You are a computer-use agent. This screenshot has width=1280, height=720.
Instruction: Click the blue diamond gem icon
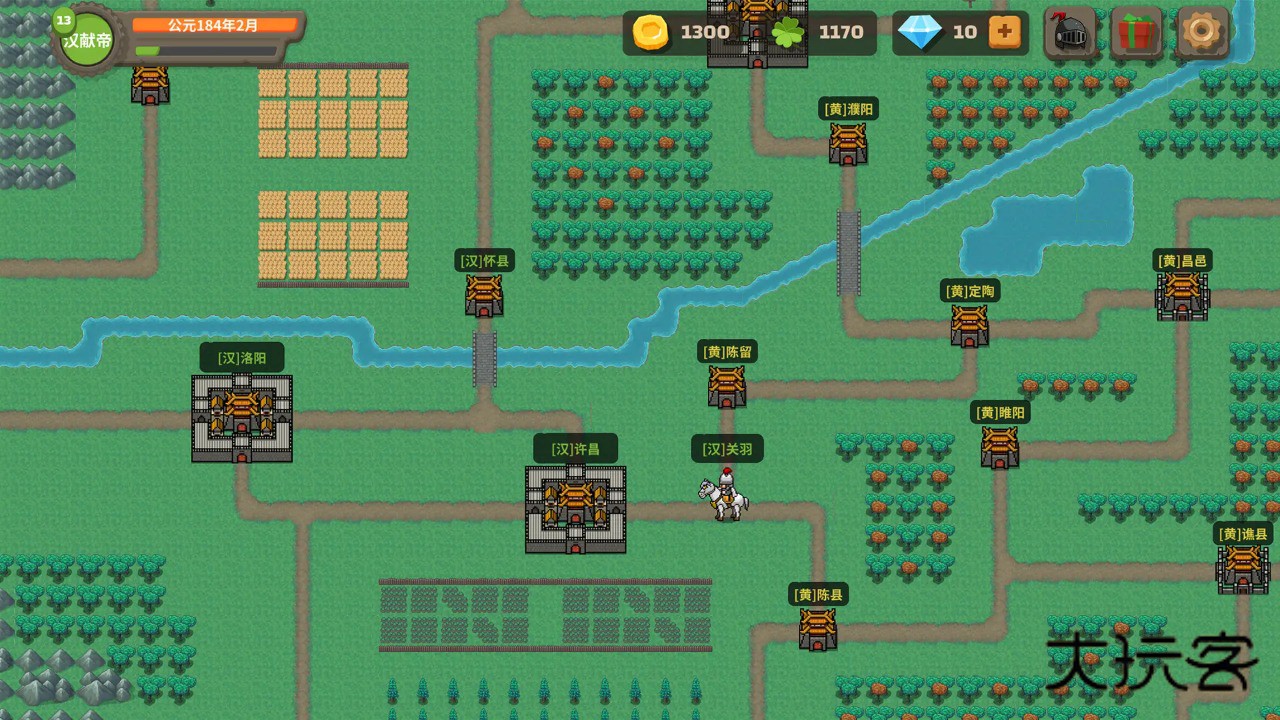923,32
